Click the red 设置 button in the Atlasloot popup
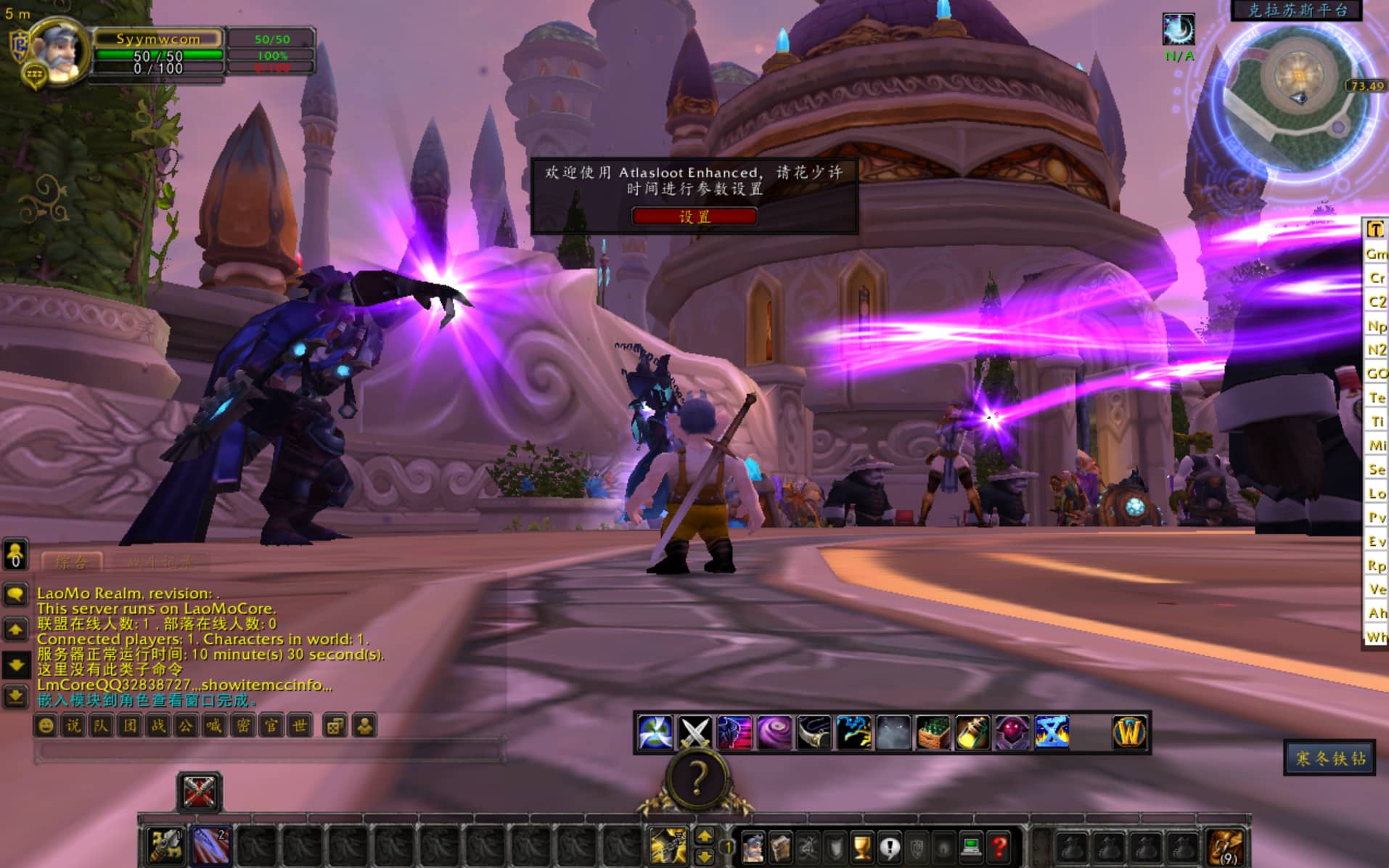Image resolution: width=1389 pixels, height=868 pixels. (x=694, y=216)
